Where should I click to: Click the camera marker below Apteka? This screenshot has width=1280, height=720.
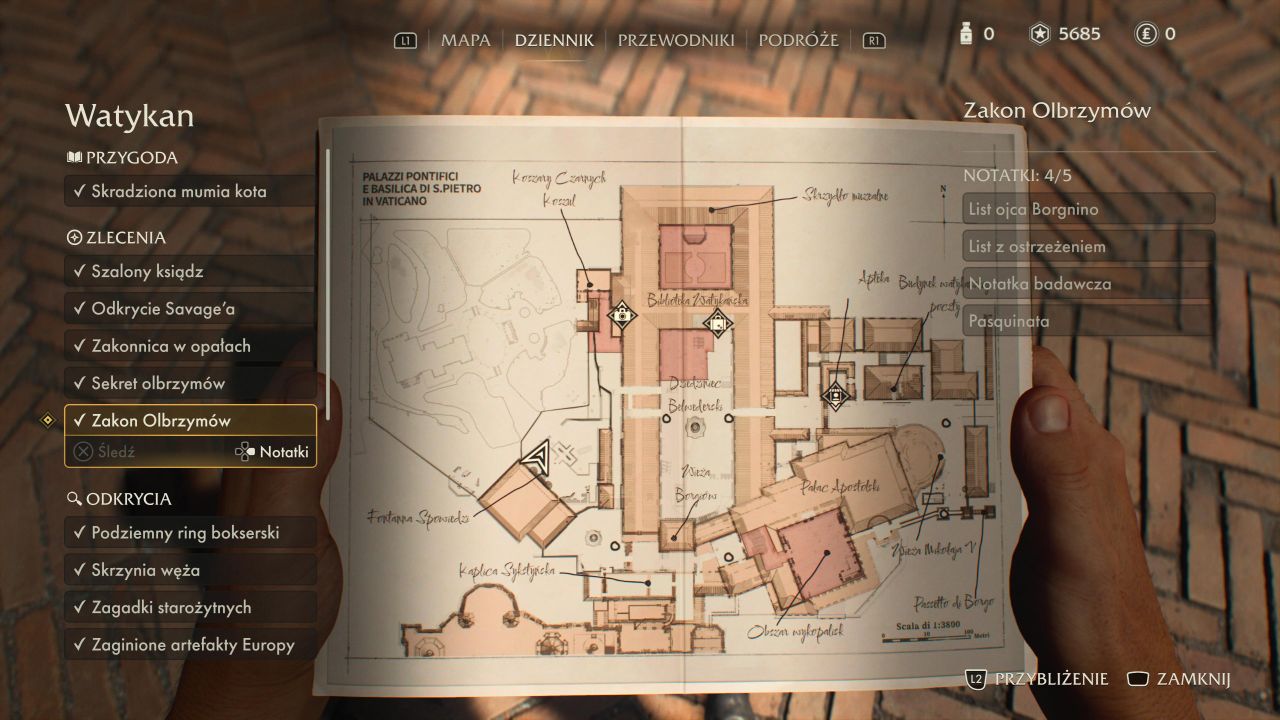[834, 394]
